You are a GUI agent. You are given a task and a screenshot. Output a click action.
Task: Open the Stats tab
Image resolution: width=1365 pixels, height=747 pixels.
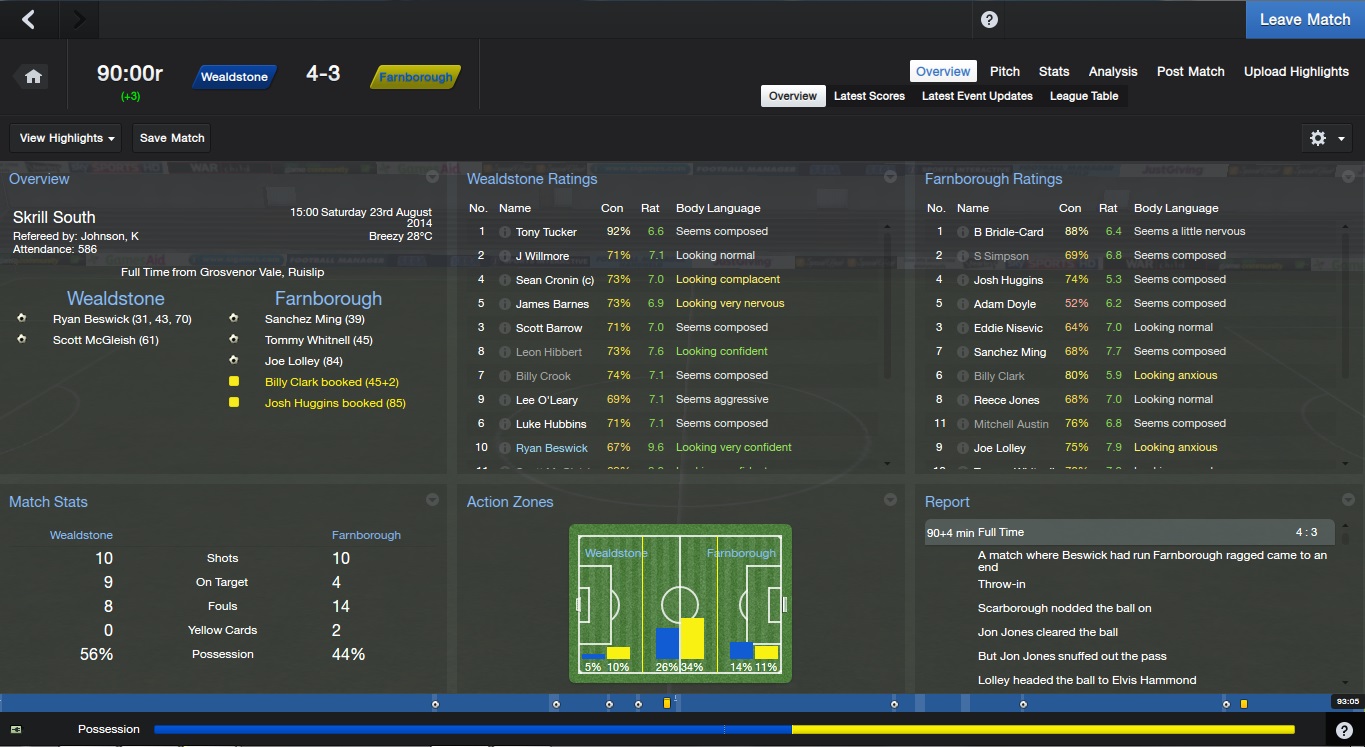click(x=1053, y=71)
